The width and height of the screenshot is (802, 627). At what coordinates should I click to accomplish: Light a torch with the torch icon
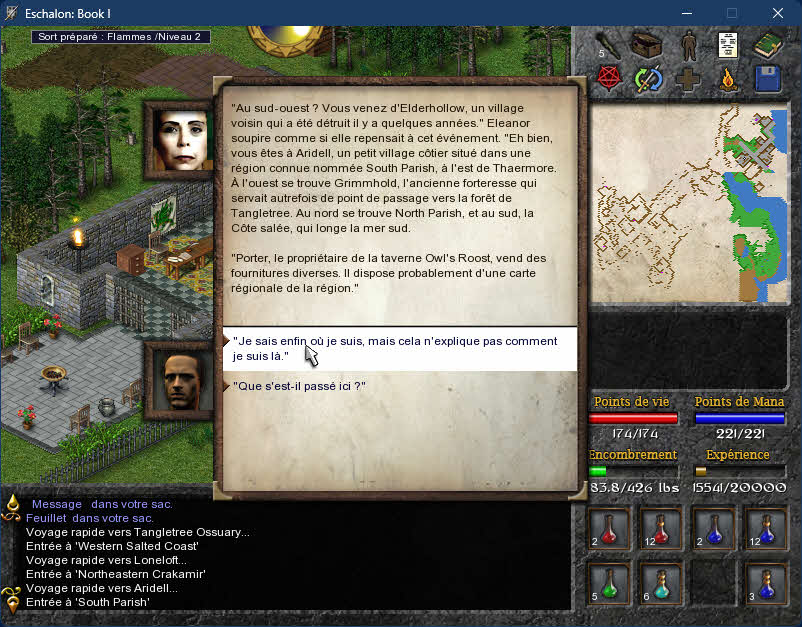[x=608, y=45]
